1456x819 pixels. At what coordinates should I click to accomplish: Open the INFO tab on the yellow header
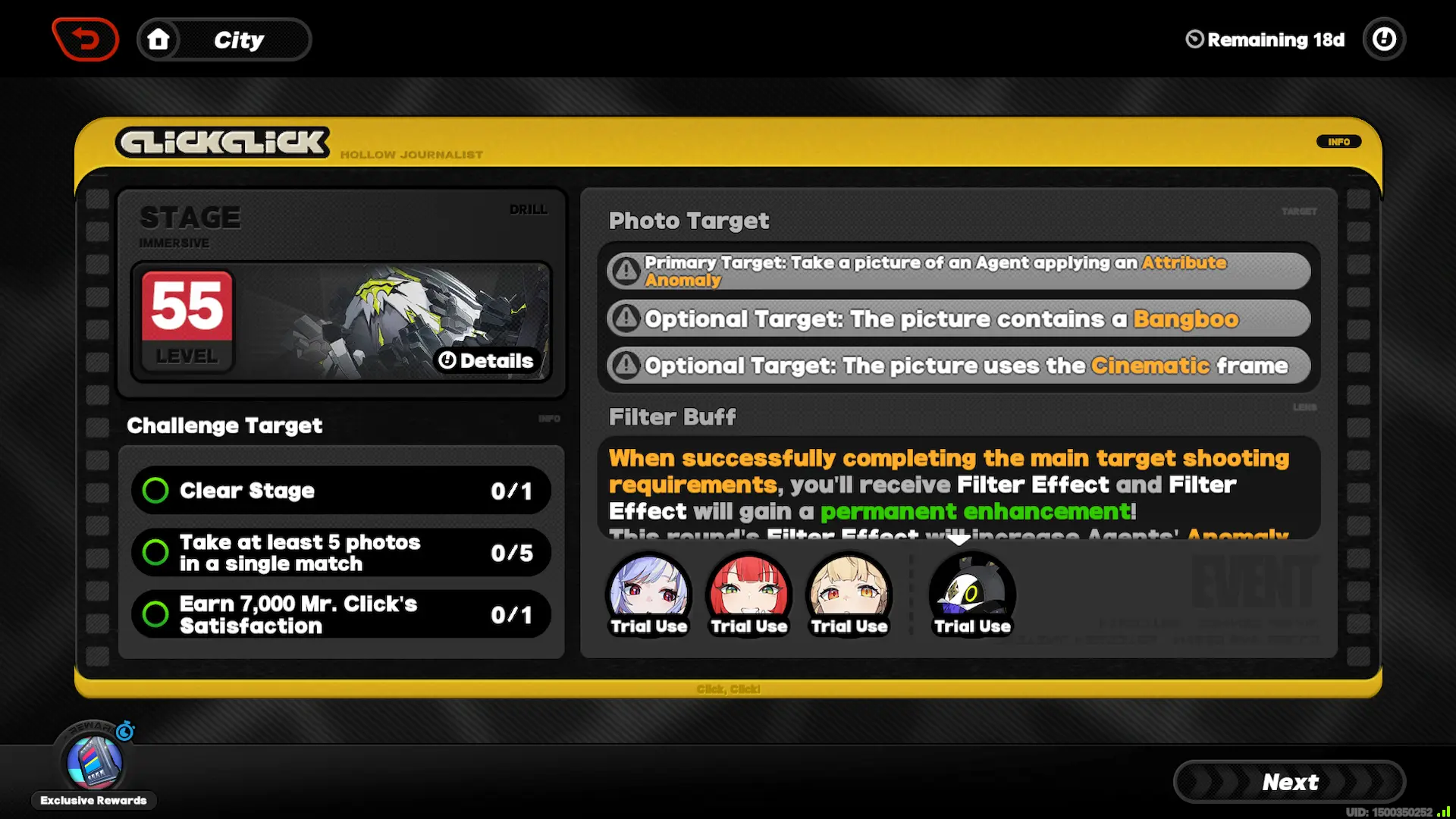coord(1339,142)
